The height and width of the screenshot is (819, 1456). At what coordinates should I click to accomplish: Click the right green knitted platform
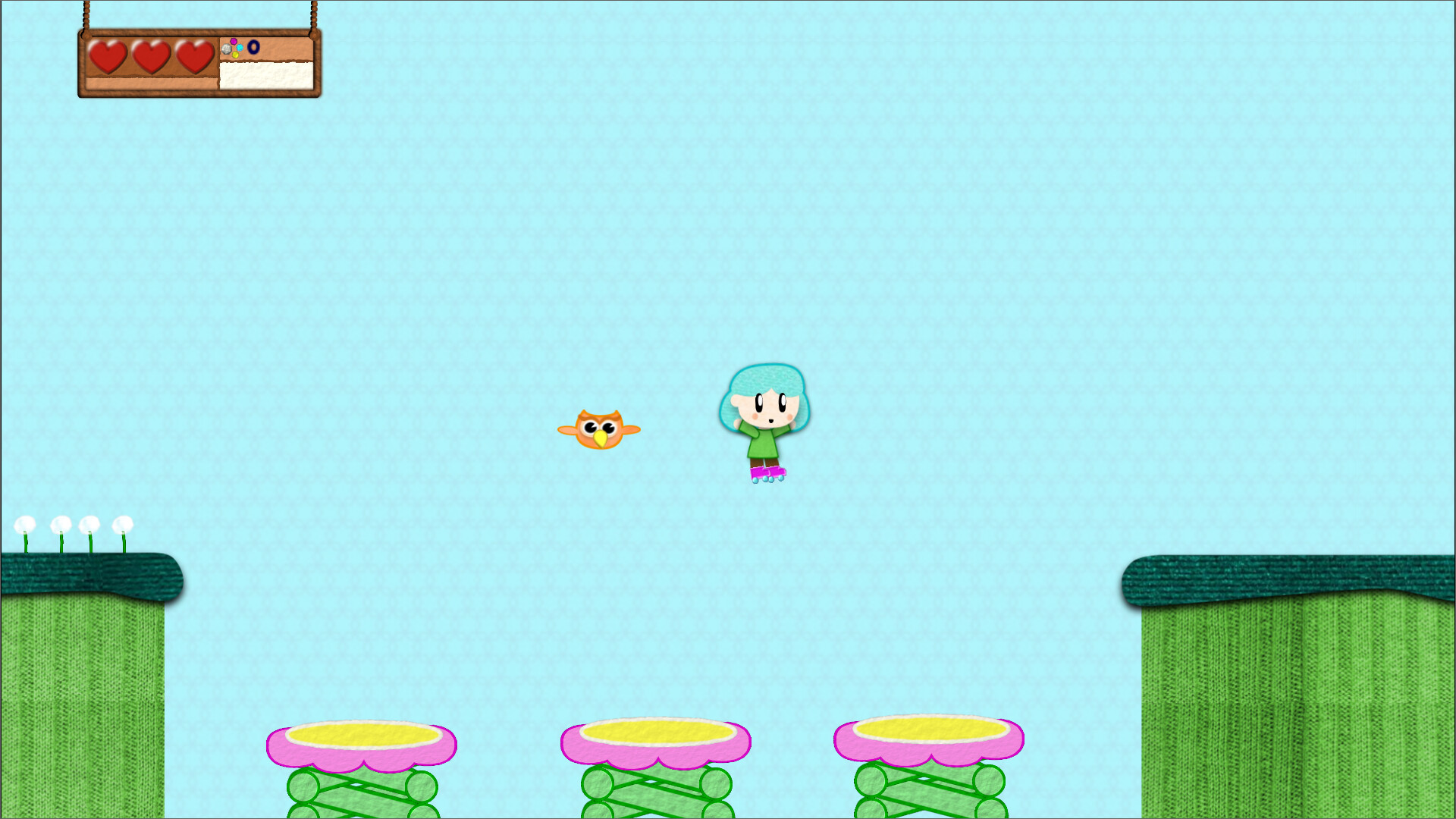1289,667
